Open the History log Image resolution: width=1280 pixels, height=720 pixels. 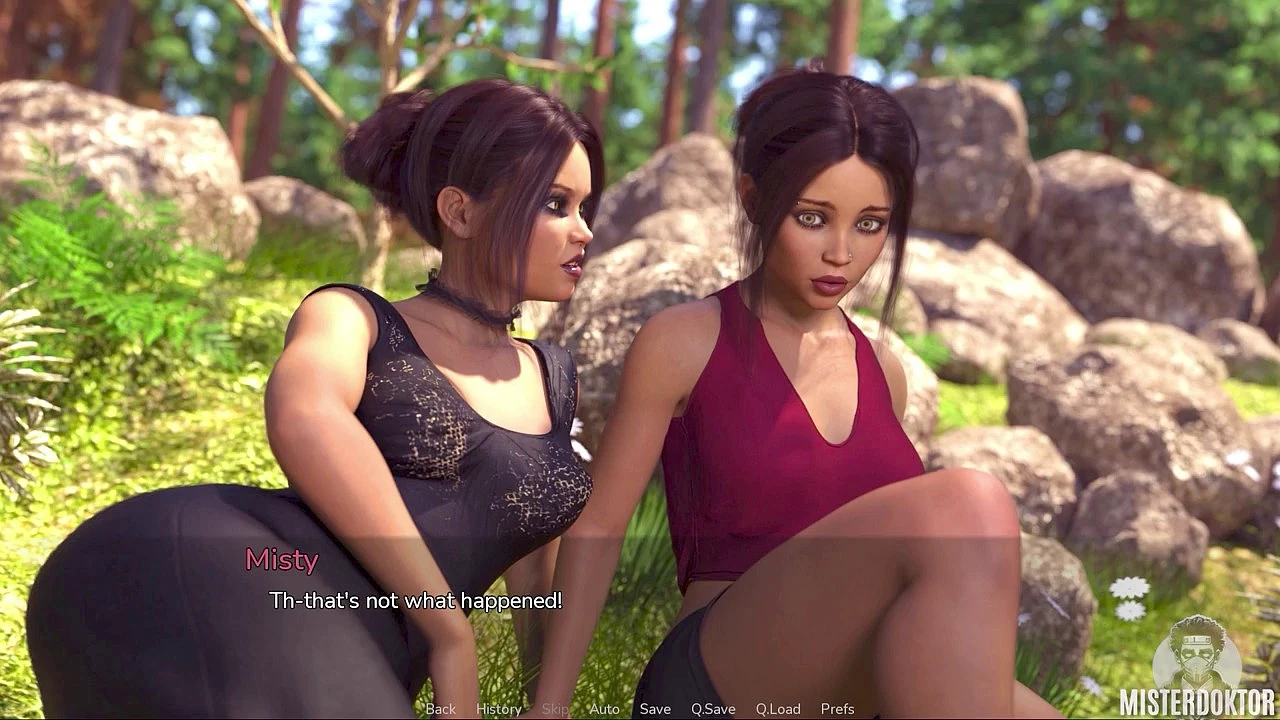coord(498,709)
